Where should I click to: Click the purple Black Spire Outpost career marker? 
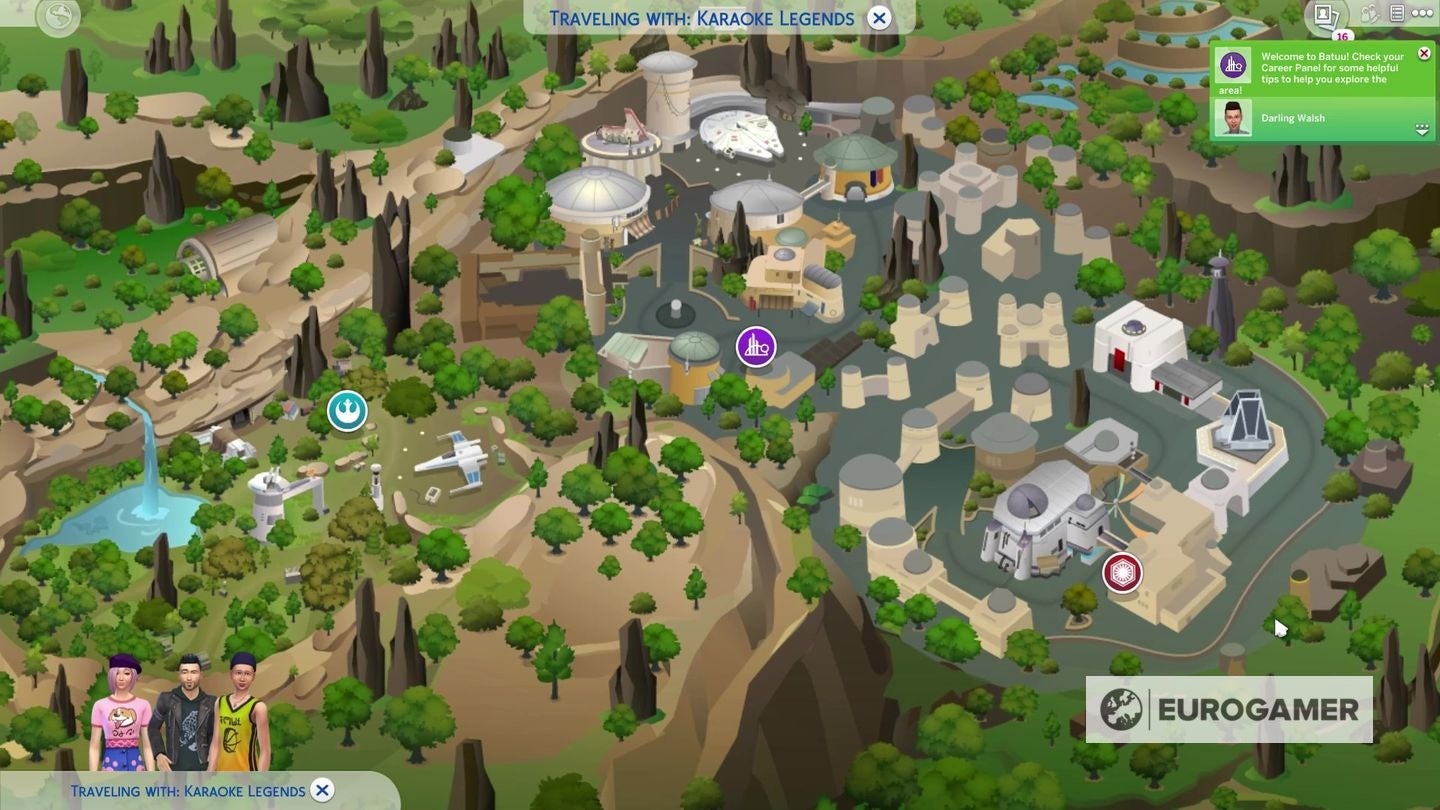pos(756,346)
